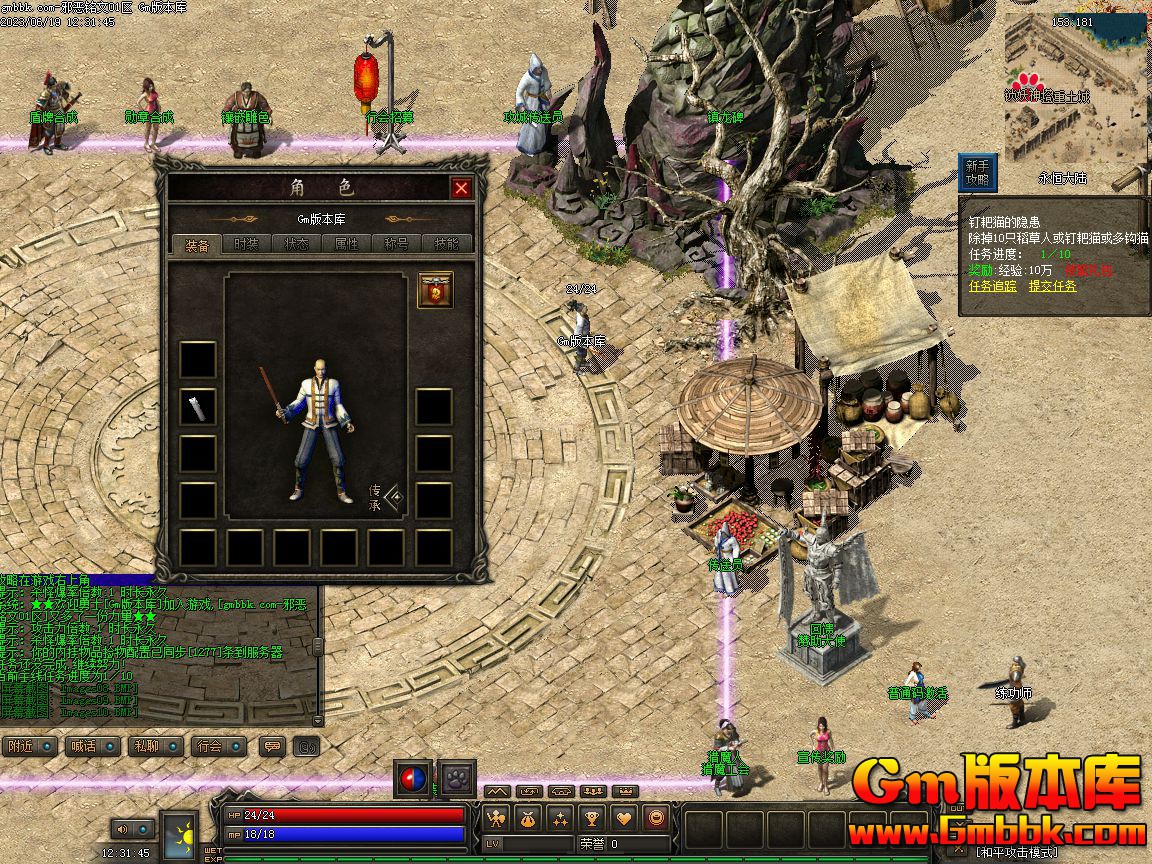
Task: Click the red banner icon in character panel
Action: point(435,289)
